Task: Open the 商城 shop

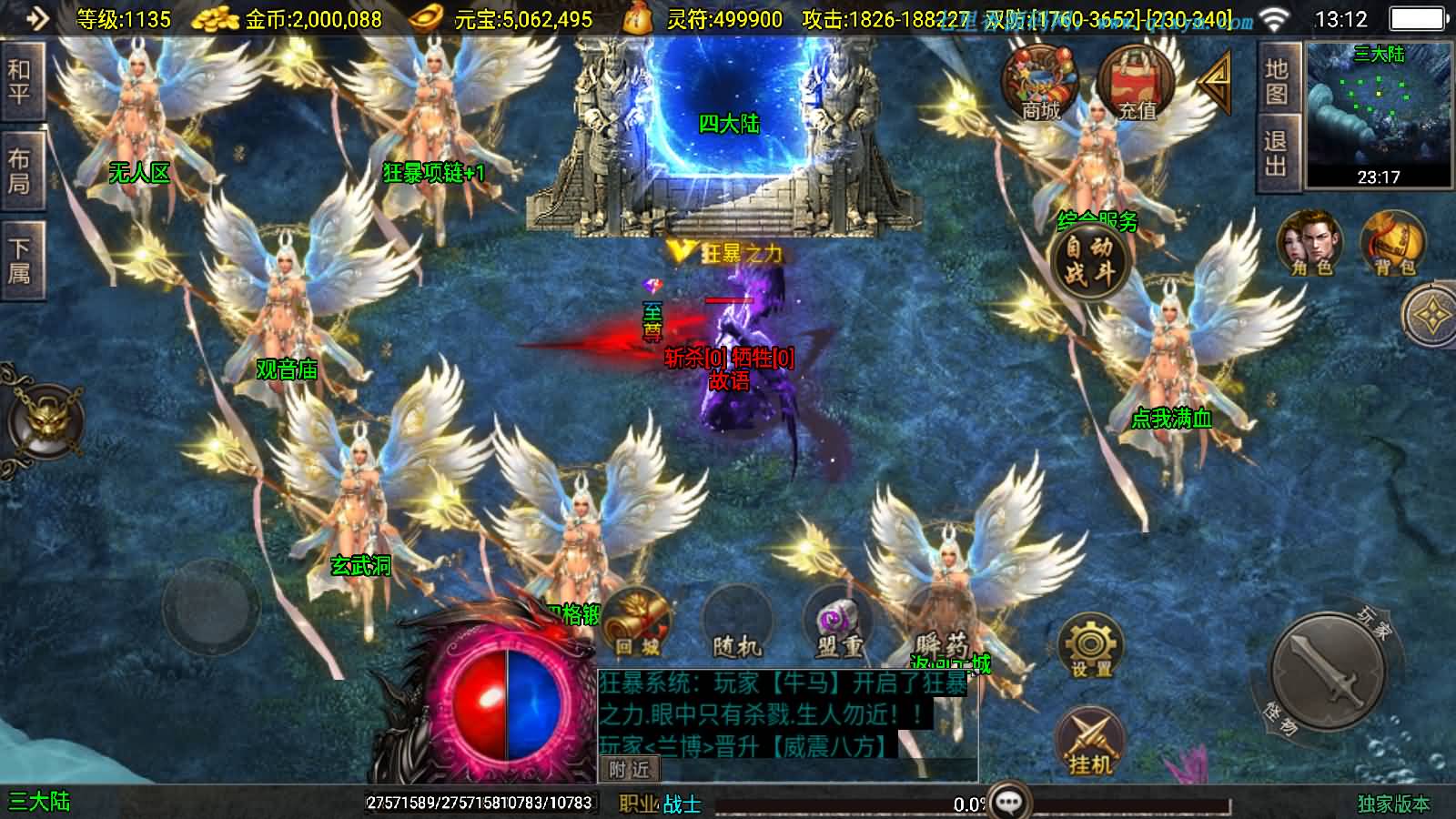Action: click(x=1040, y=84)
